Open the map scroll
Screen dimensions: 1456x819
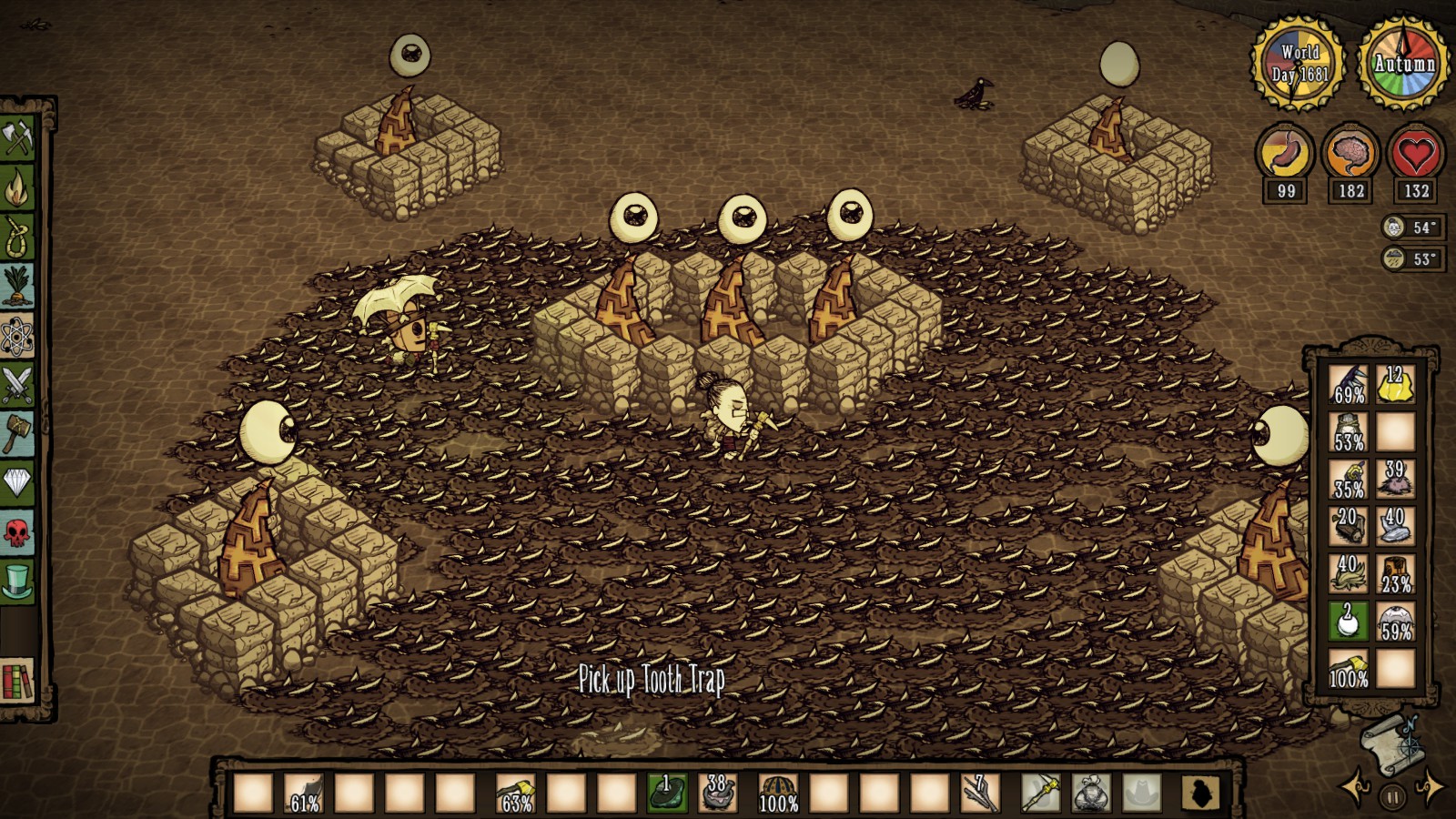(x=1388, y=739)
